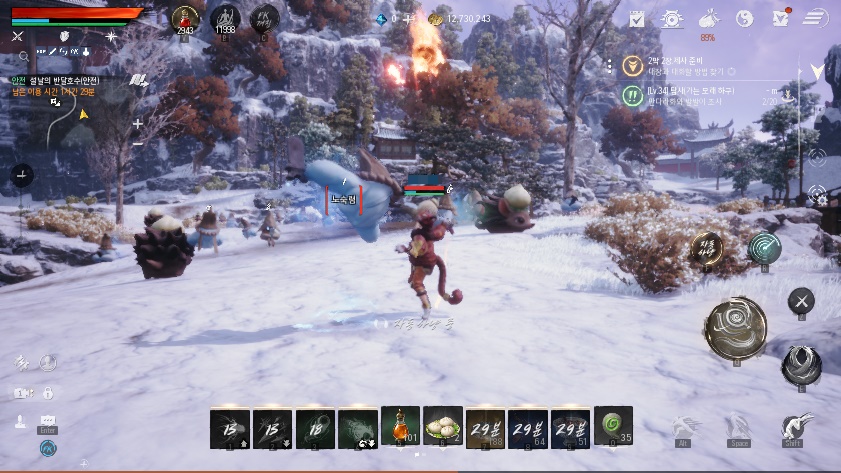The height and width of the screenshot is (473, 841).
Task: Open the hamburger main menu
Action: 816,18
